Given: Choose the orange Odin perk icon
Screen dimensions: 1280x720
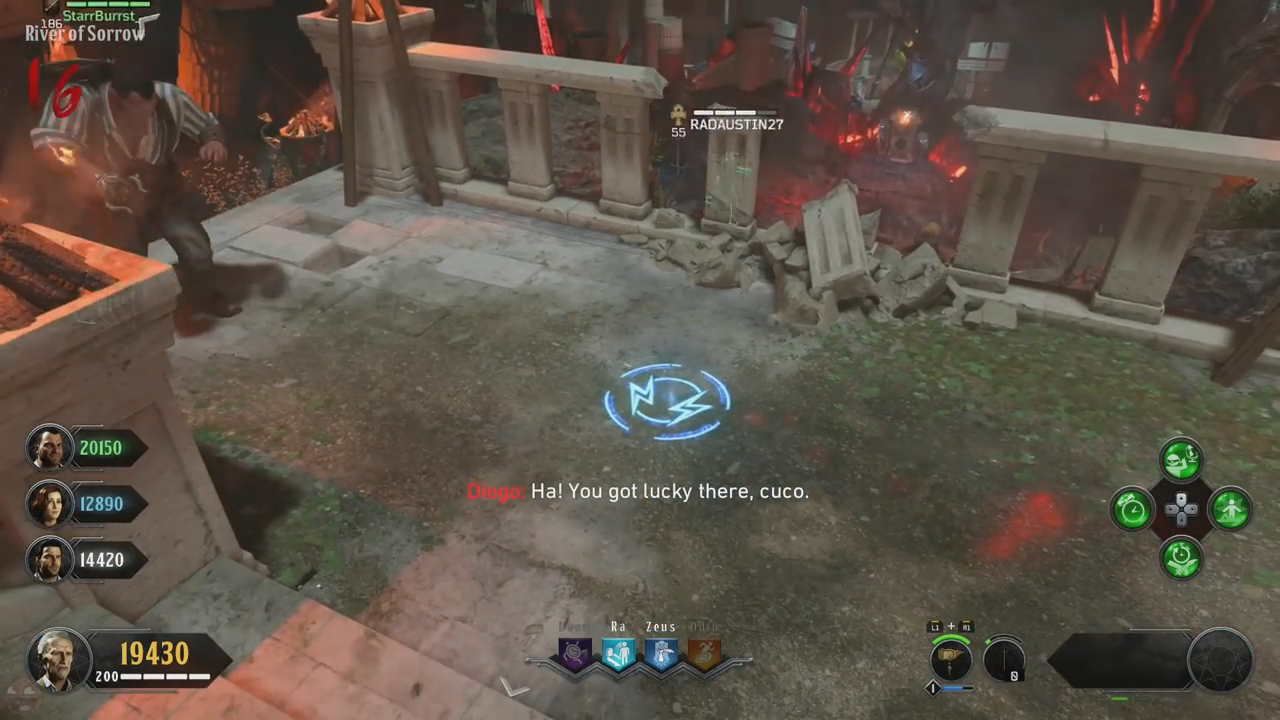Looking at the screenshot, I should [x=704, y=654].
